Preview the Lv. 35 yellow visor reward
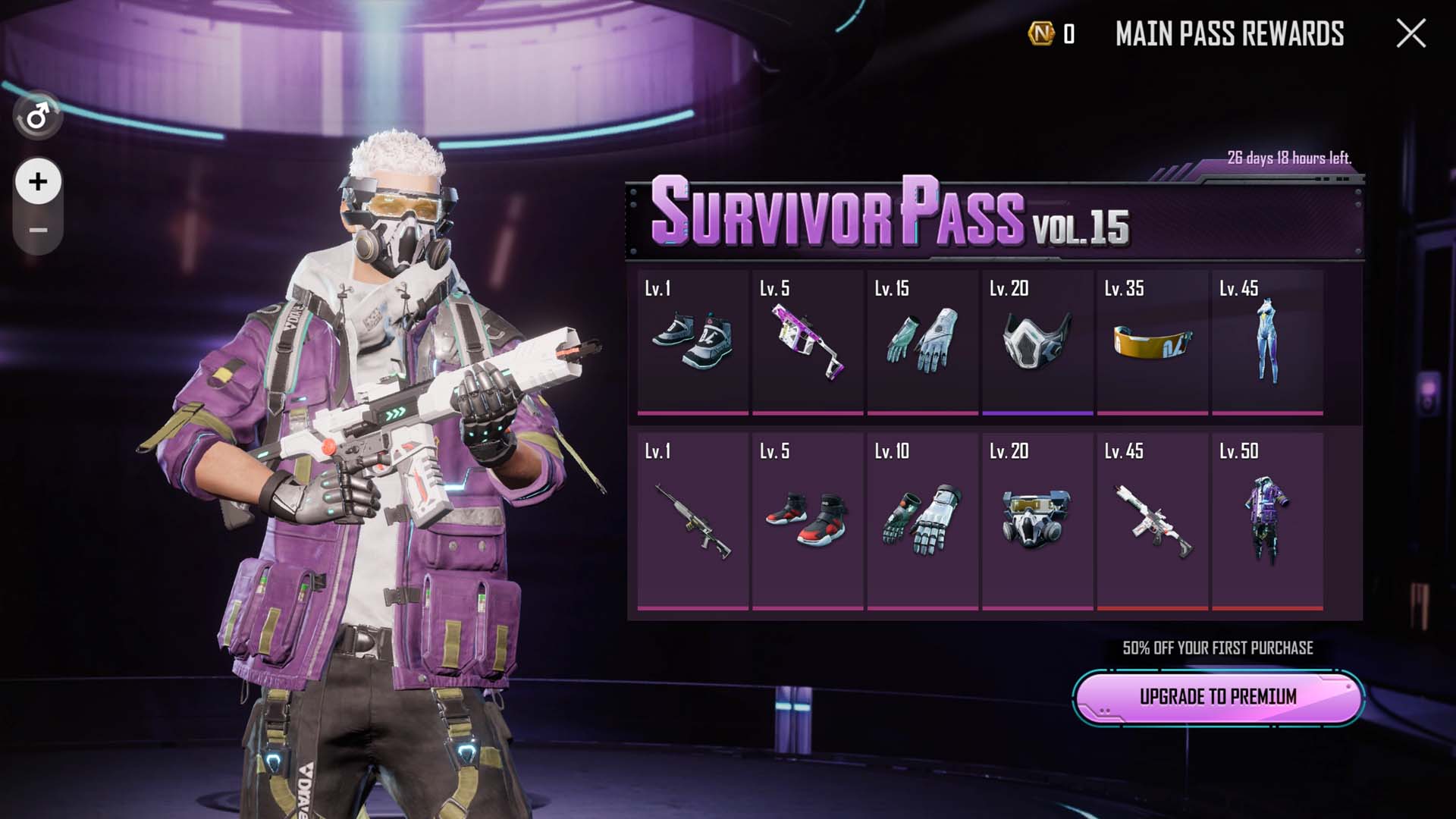The width and height of the screenshot is (1456, 819). (x=1153, y=343)
